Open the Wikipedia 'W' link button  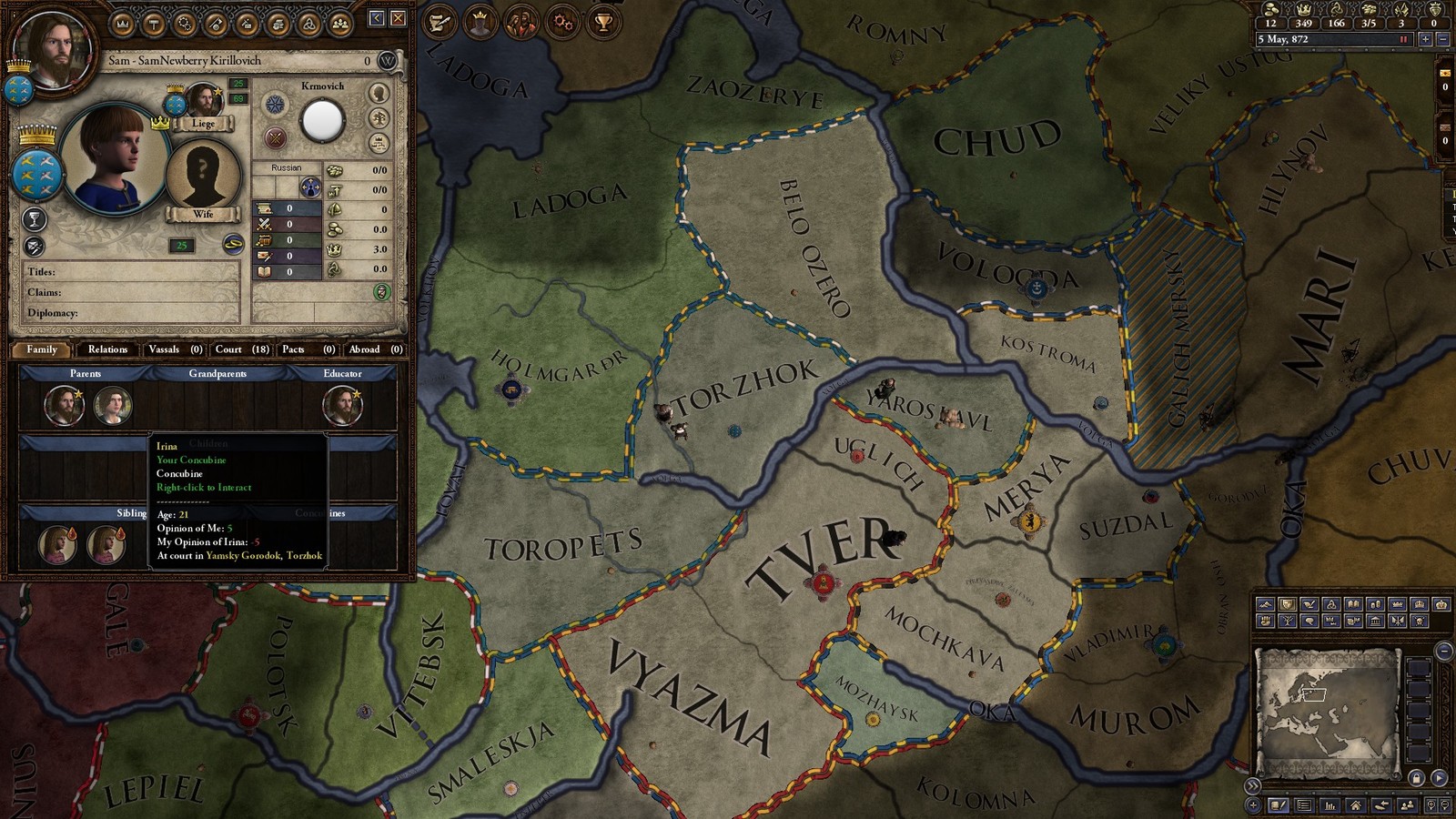388,61
